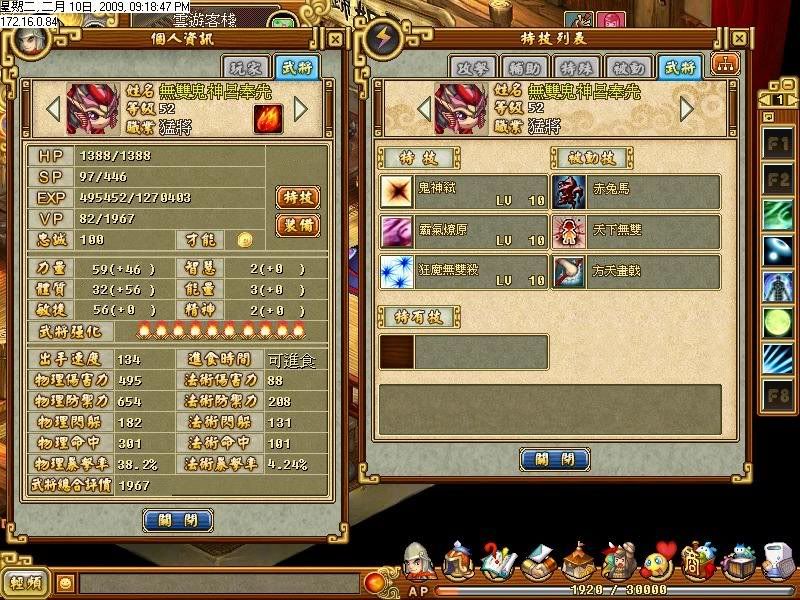Switch to the 被動 skill tab

628,67
